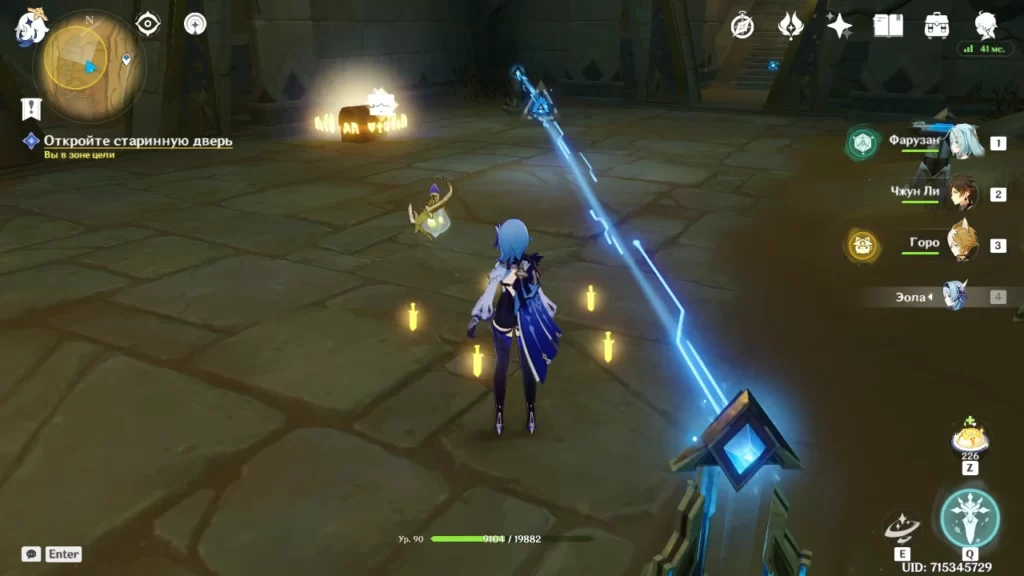
Task: Open the Paimon main menu
Action: [x=30, y=29]
